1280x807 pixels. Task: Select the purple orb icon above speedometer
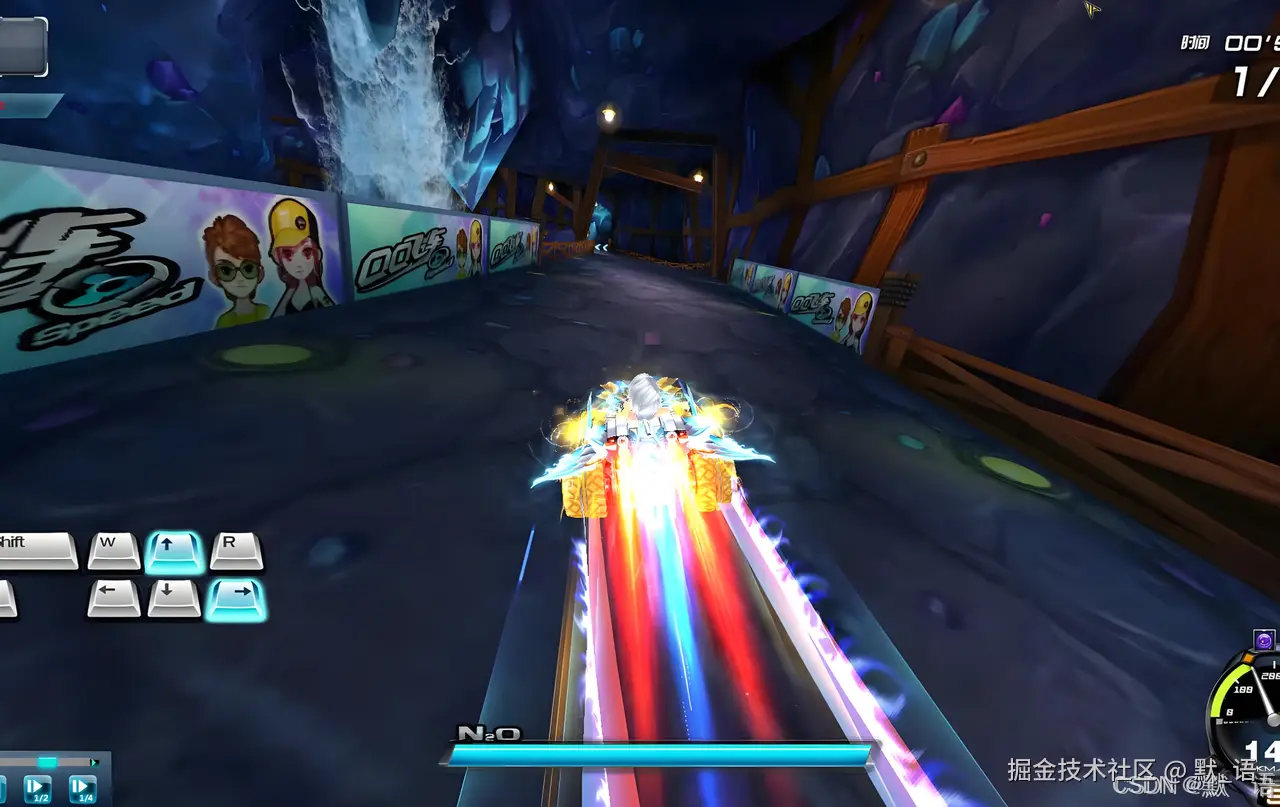(1264, 641)
